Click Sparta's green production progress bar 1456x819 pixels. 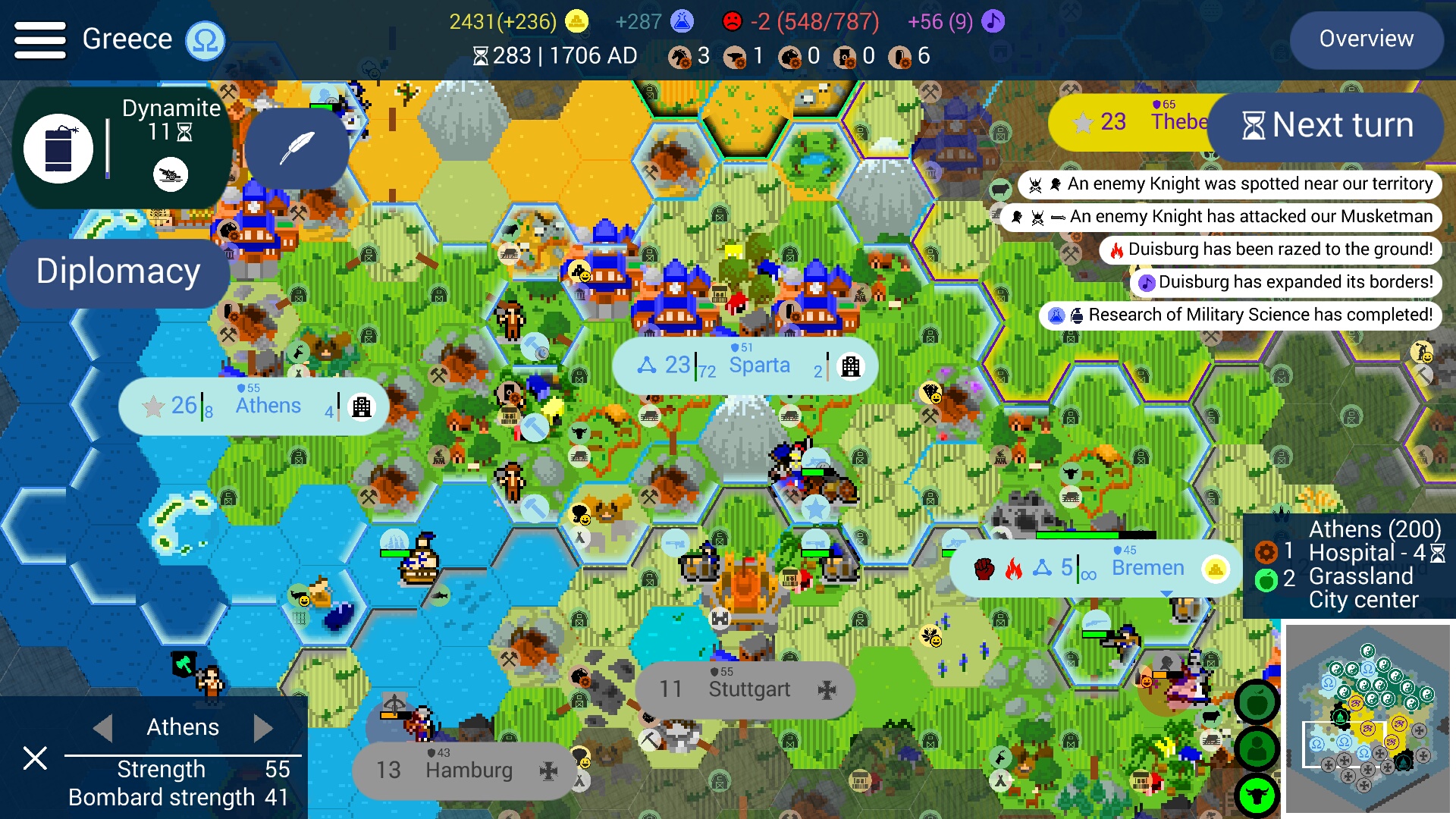tap(696, 375)
